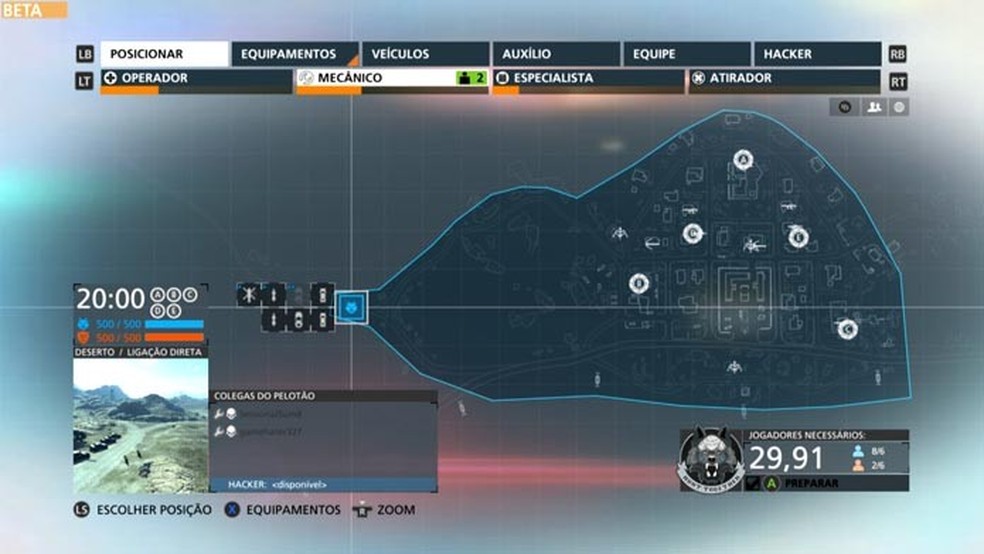This screenshot has width=984, height=554.
Task: Select objective B marker on the map
Action: point(637,284)
